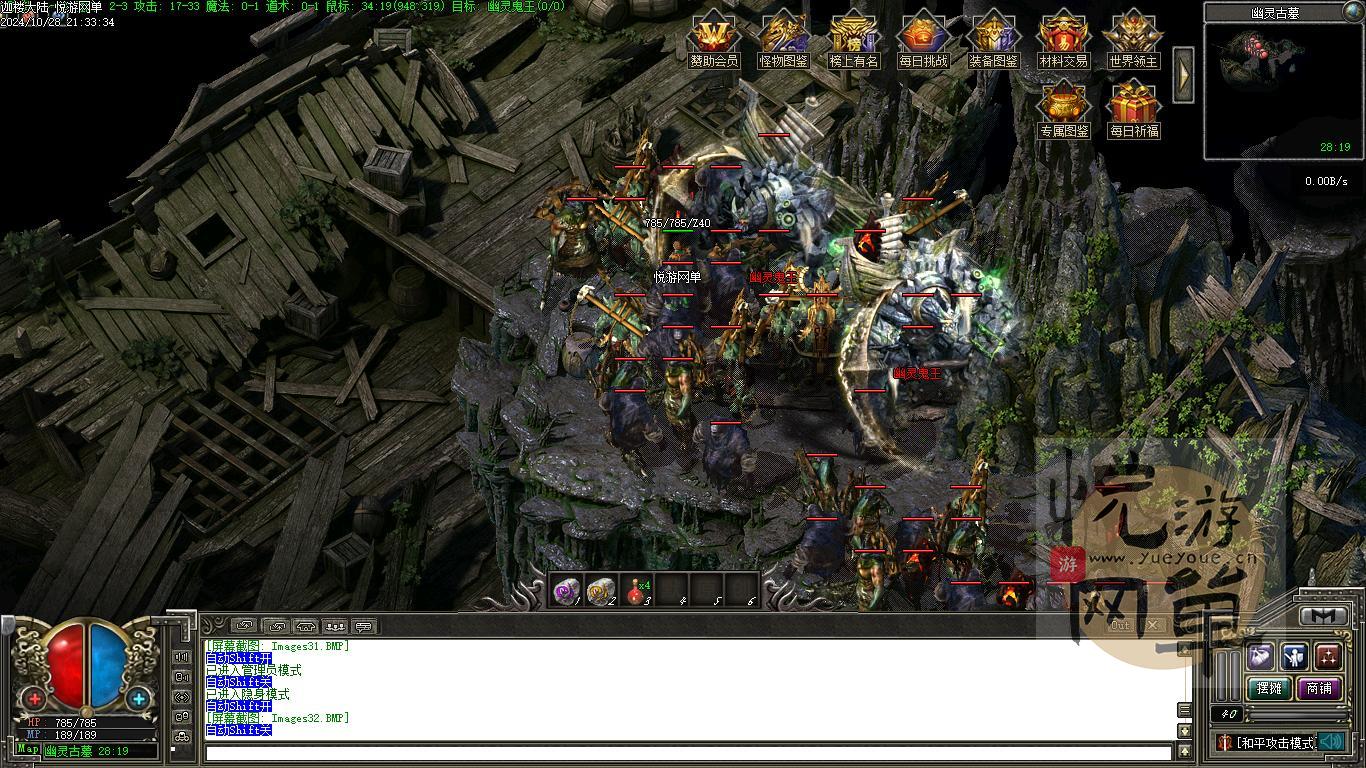Image resolution: width=1366 pixels, height=768 pixels.
Task: Click the chat text input field
Action: coord(688,752)
